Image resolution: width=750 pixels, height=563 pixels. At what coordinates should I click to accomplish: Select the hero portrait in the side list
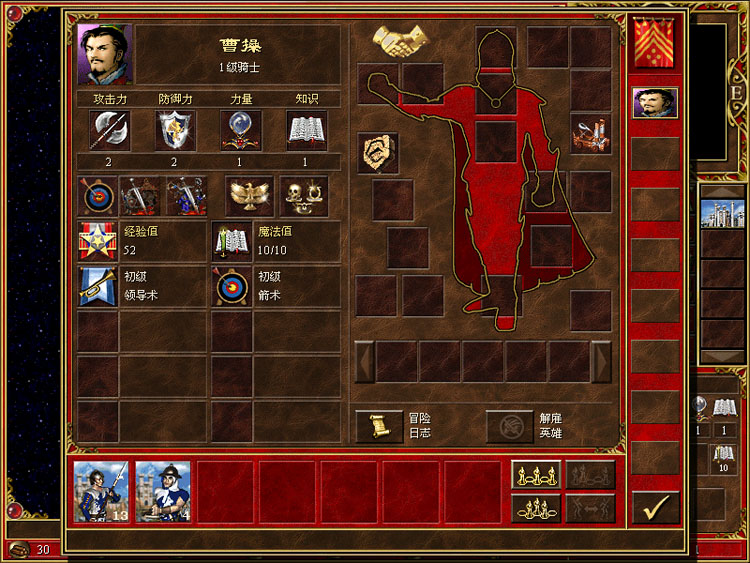tap(655, 103)
